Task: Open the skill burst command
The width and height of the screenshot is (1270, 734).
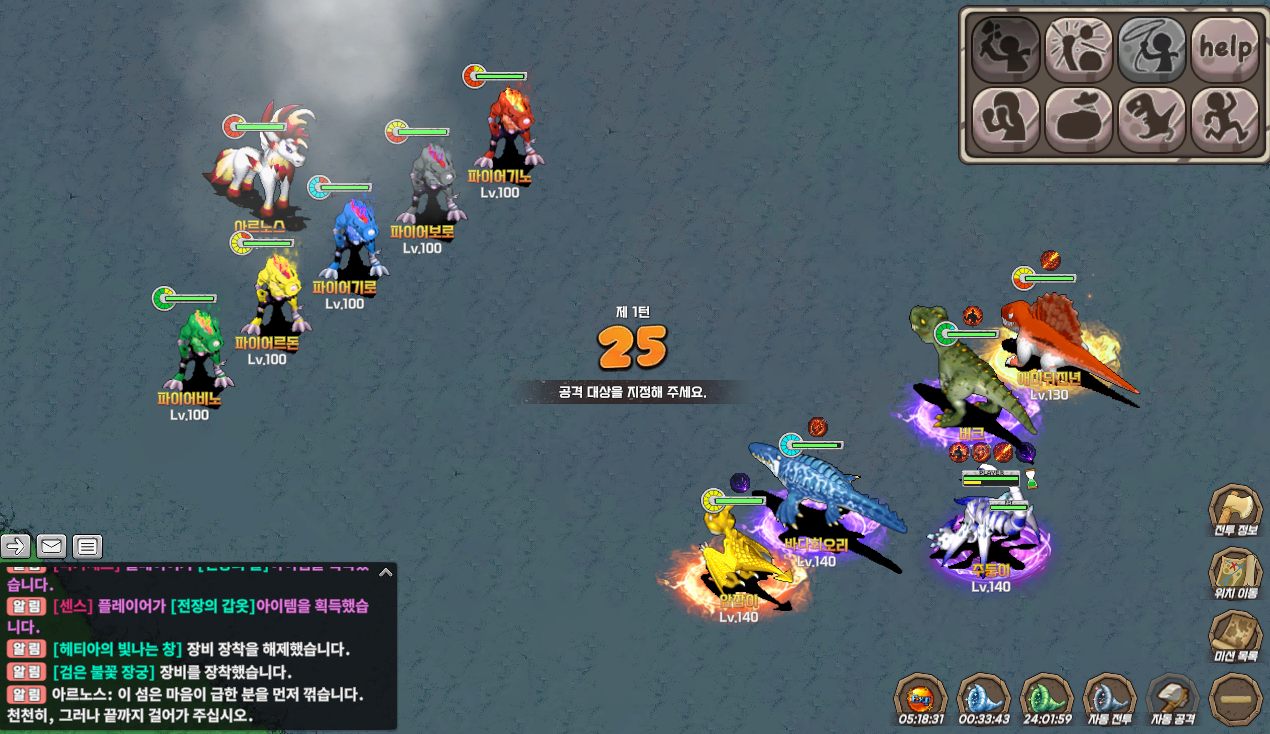Action: click(1078, 49)
